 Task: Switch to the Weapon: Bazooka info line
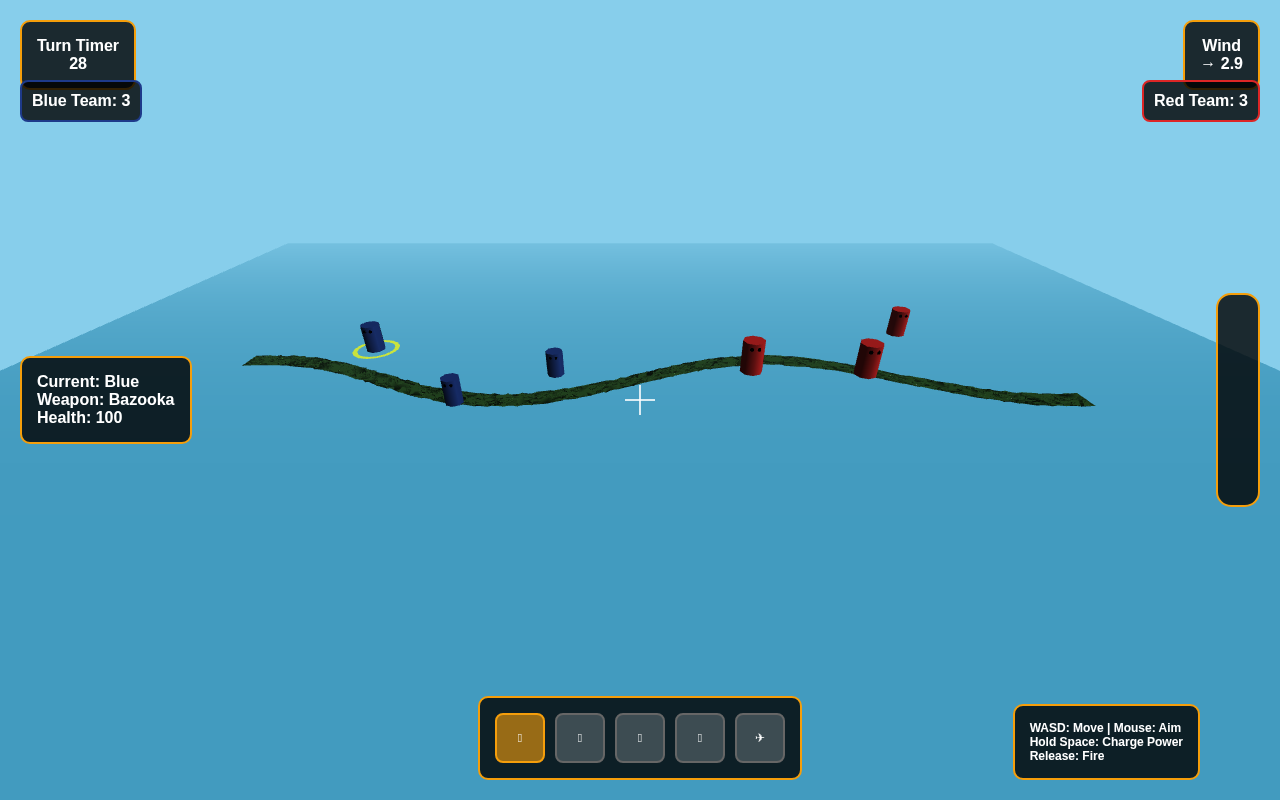tap(105, 399)
